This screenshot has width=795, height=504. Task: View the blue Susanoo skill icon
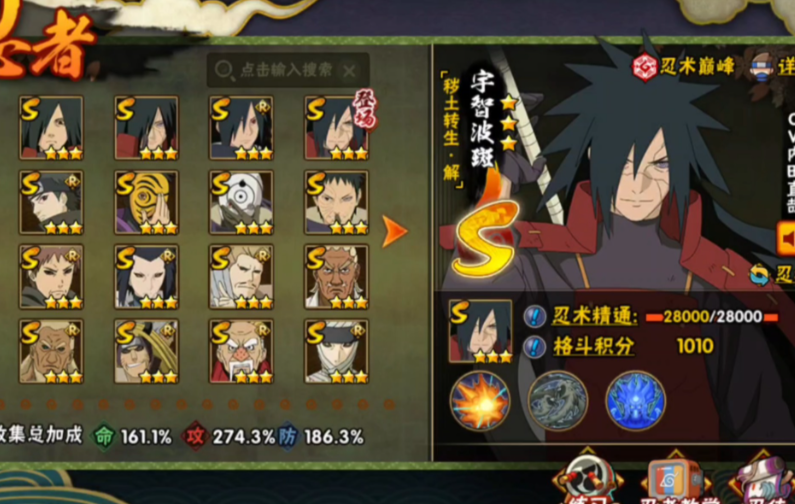636,400
